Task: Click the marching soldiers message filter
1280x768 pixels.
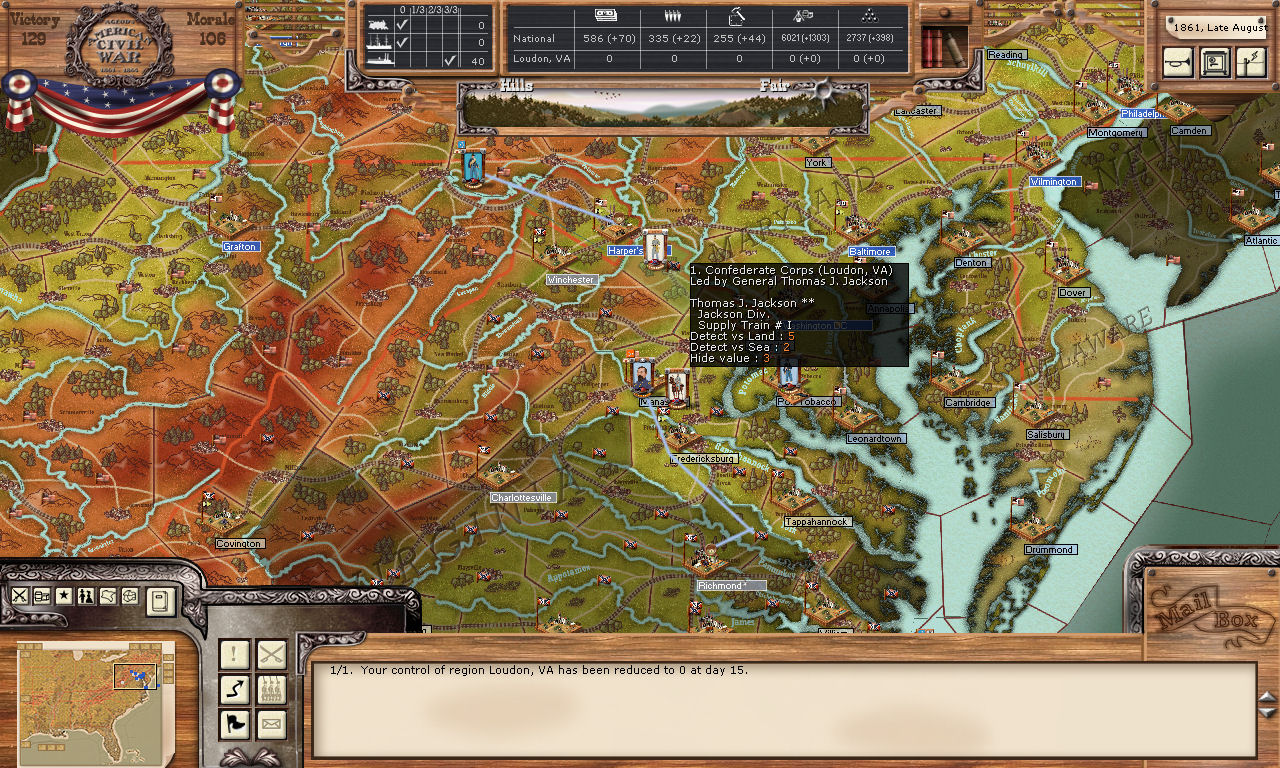Action: click(271, 690)
